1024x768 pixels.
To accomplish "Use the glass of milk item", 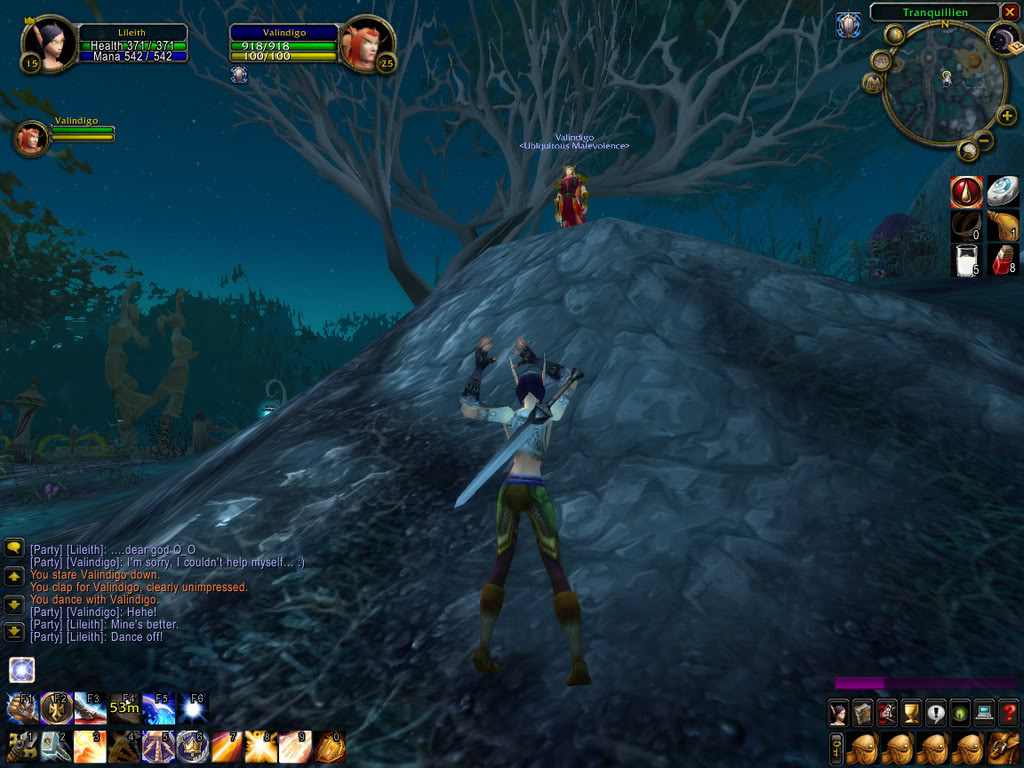I will [967, 260].
